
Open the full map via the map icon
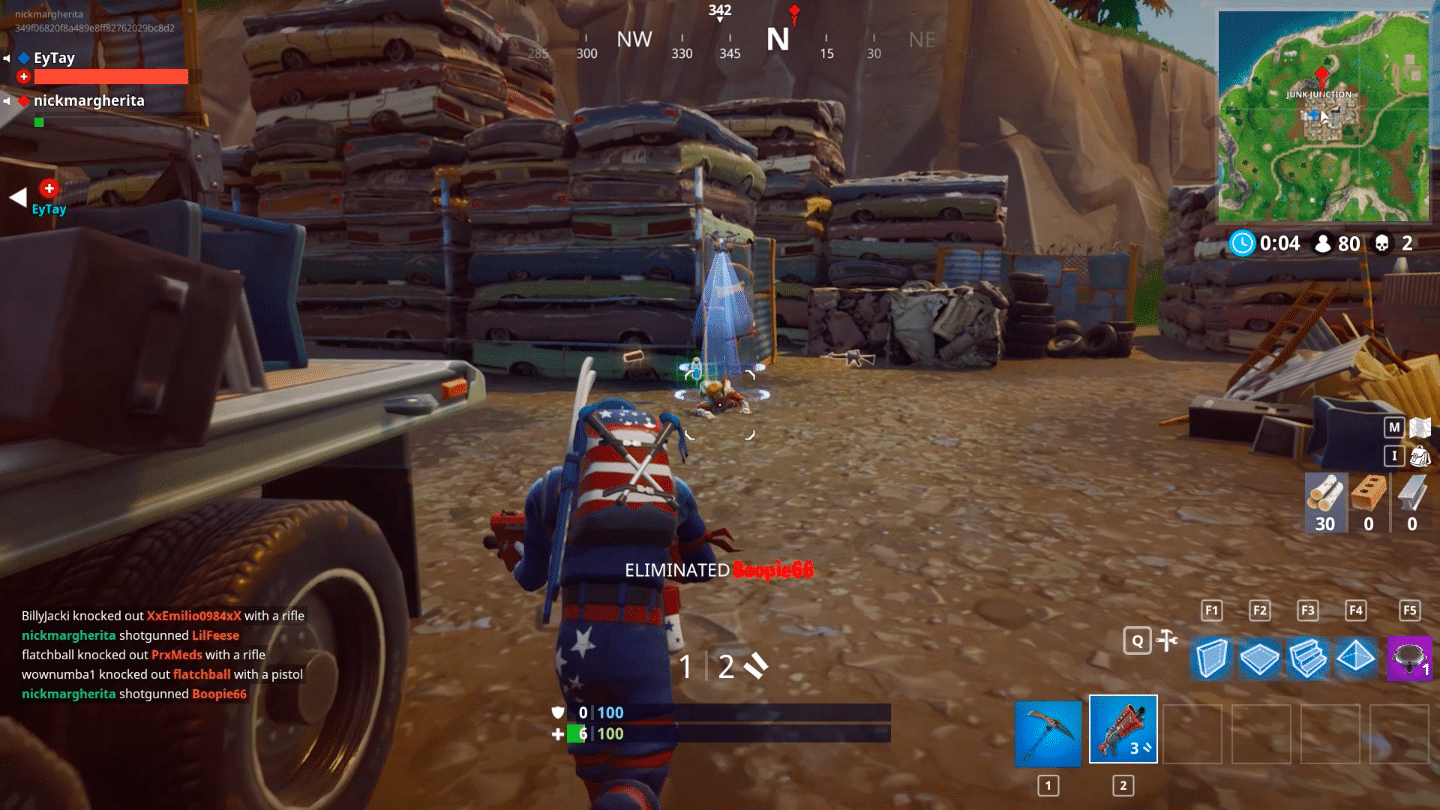pyautogui.click(x=1420, y=428)
